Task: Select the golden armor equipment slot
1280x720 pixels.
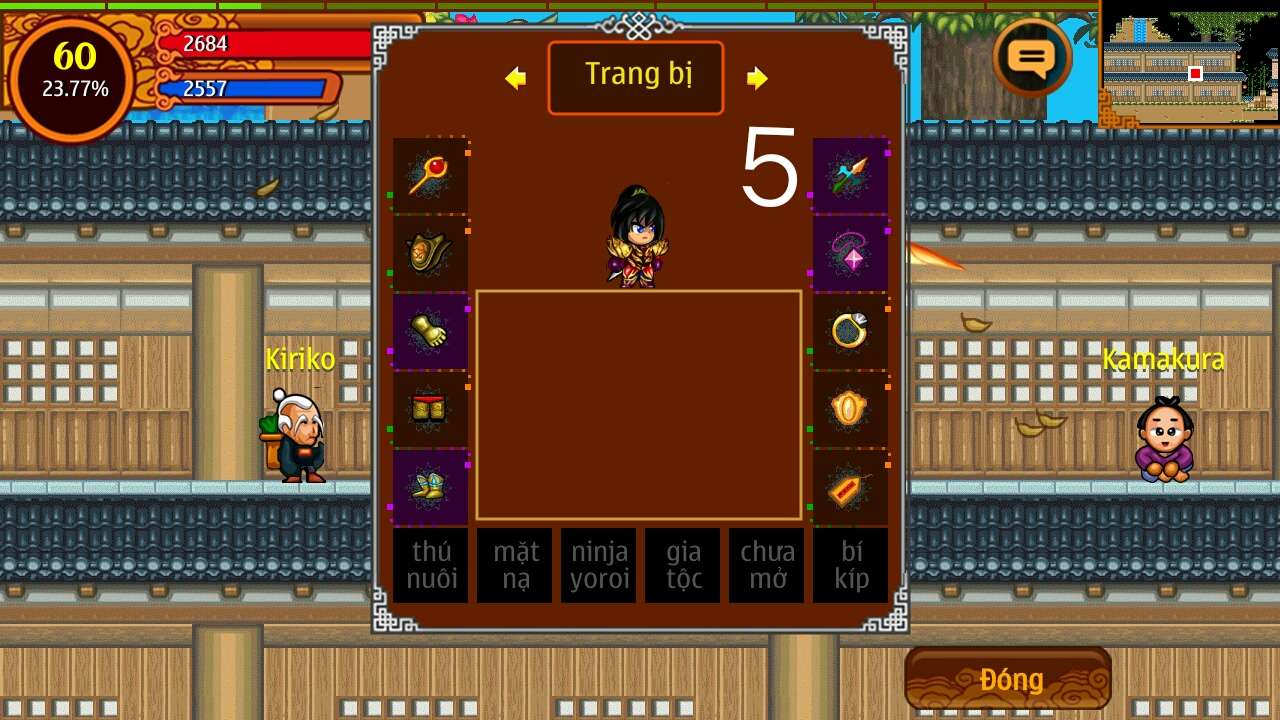Action: 430,253
